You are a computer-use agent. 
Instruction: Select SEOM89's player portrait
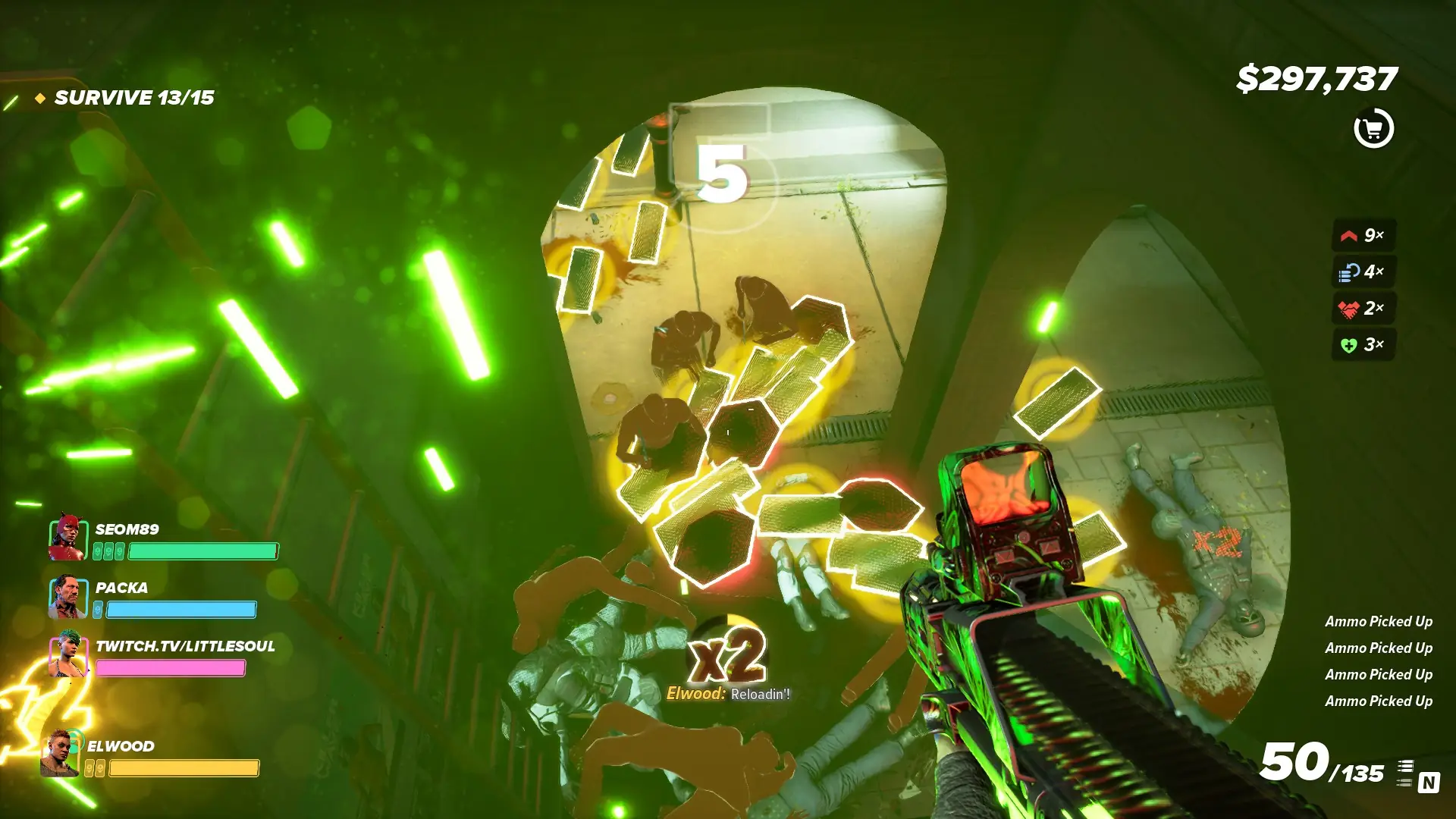point(68,537)
